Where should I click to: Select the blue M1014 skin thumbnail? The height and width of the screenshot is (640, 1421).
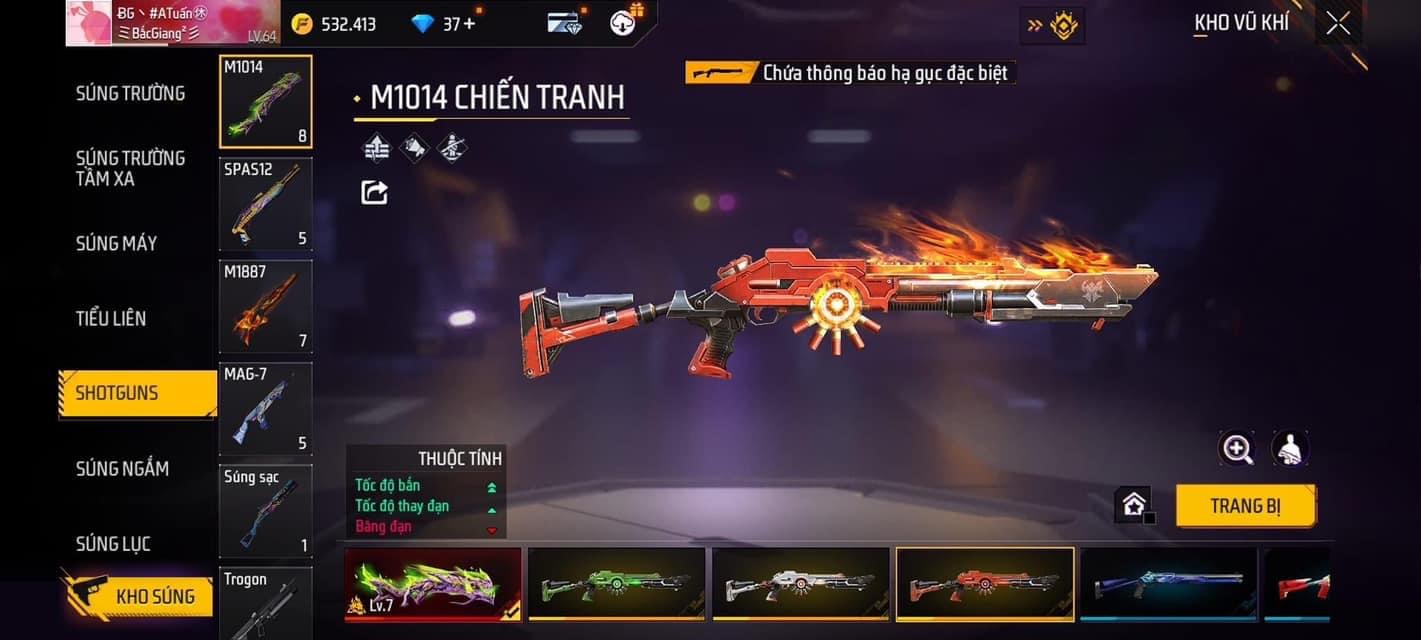click(x=1168, y=584)
